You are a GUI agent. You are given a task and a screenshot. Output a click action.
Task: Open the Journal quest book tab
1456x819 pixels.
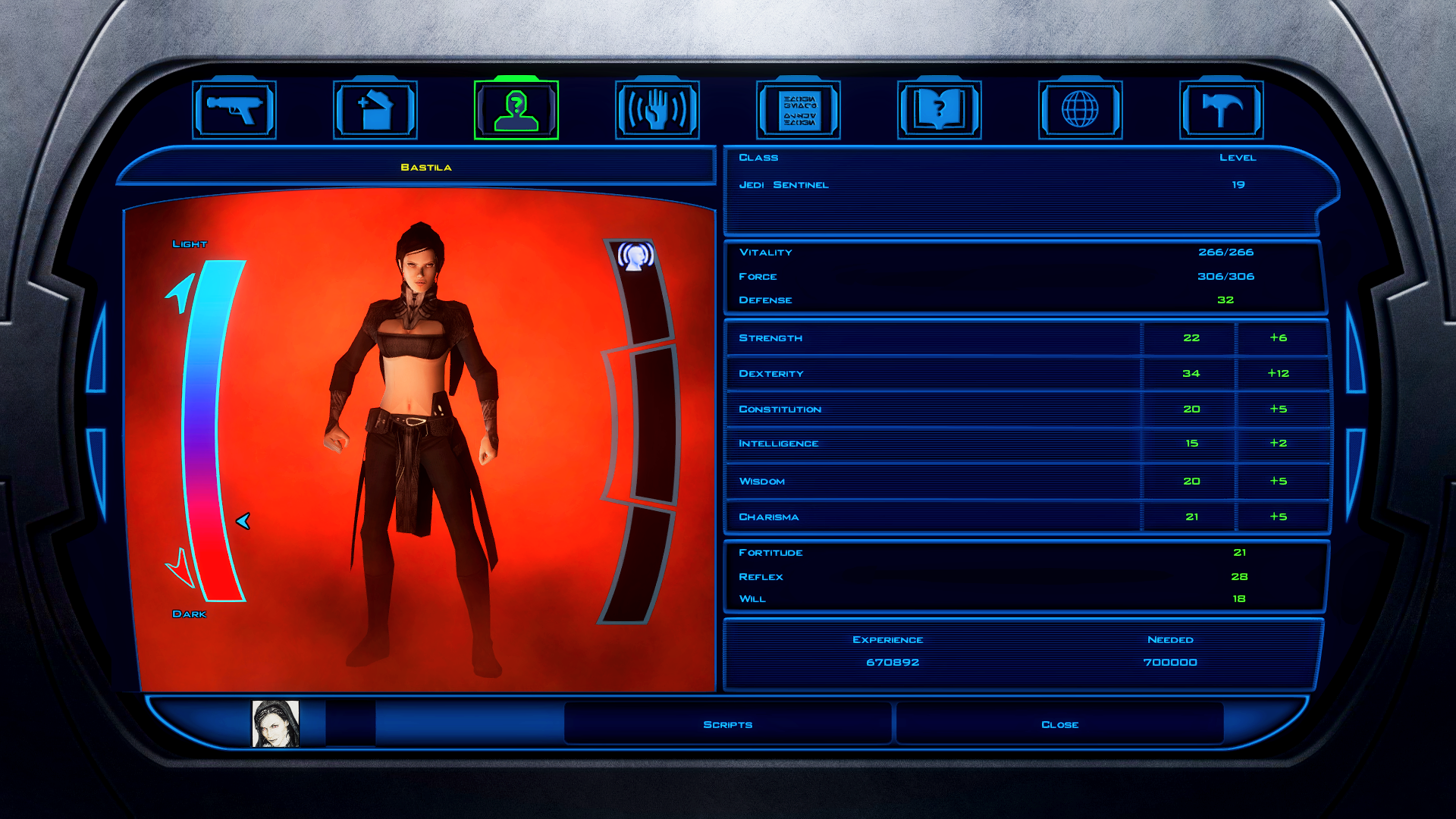pyautogui.click(x=940, y=110)
